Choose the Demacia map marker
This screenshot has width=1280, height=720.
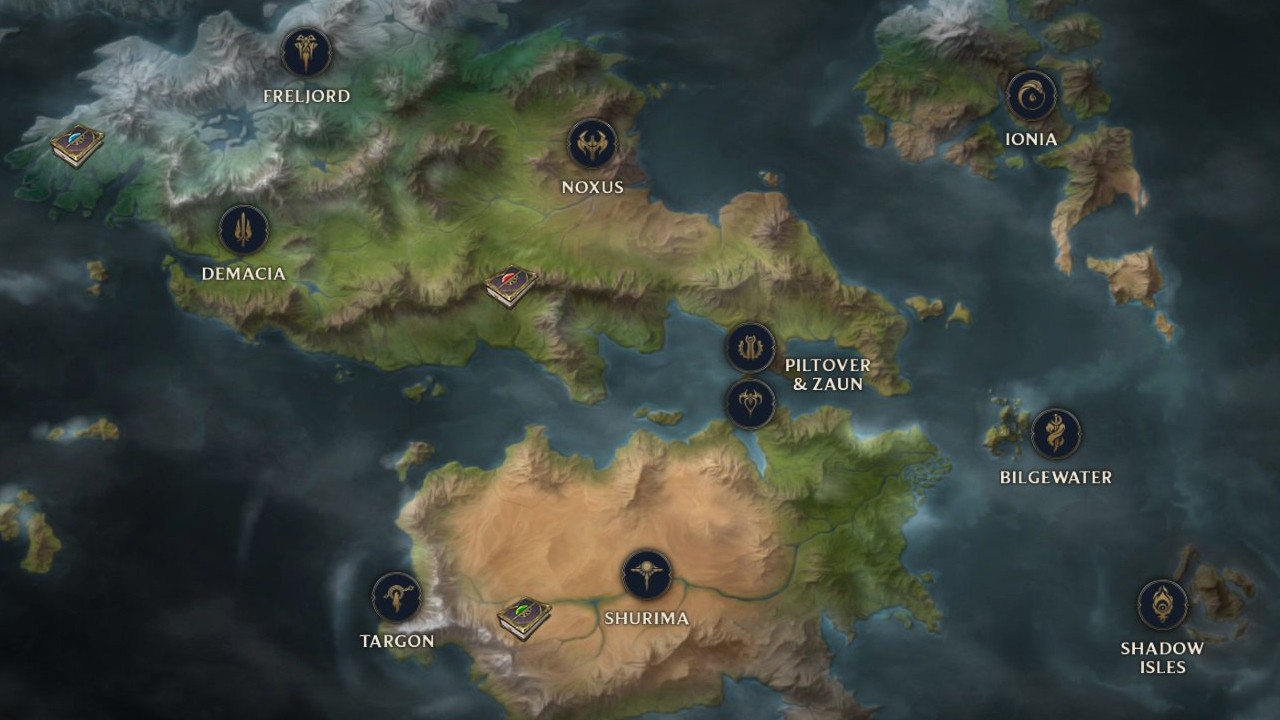243,231
